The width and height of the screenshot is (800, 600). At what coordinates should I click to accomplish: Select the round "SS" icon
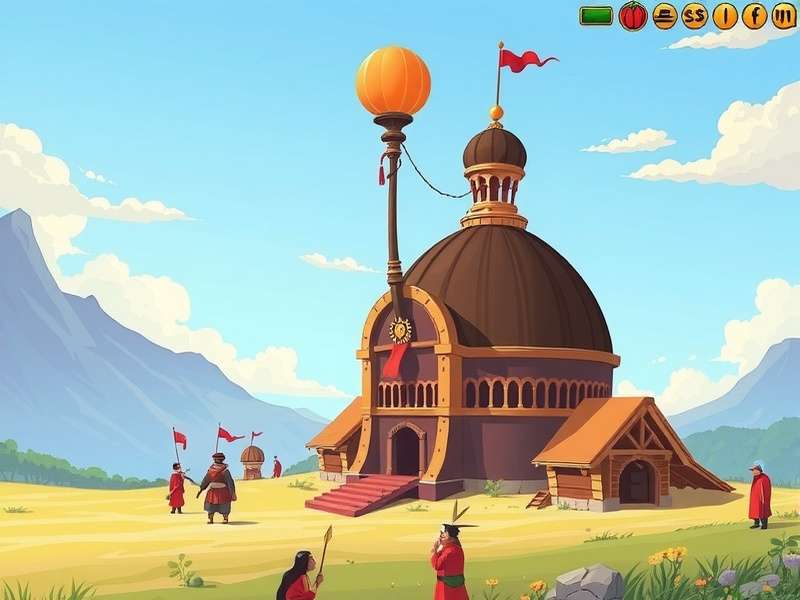[x=694, y=16]
